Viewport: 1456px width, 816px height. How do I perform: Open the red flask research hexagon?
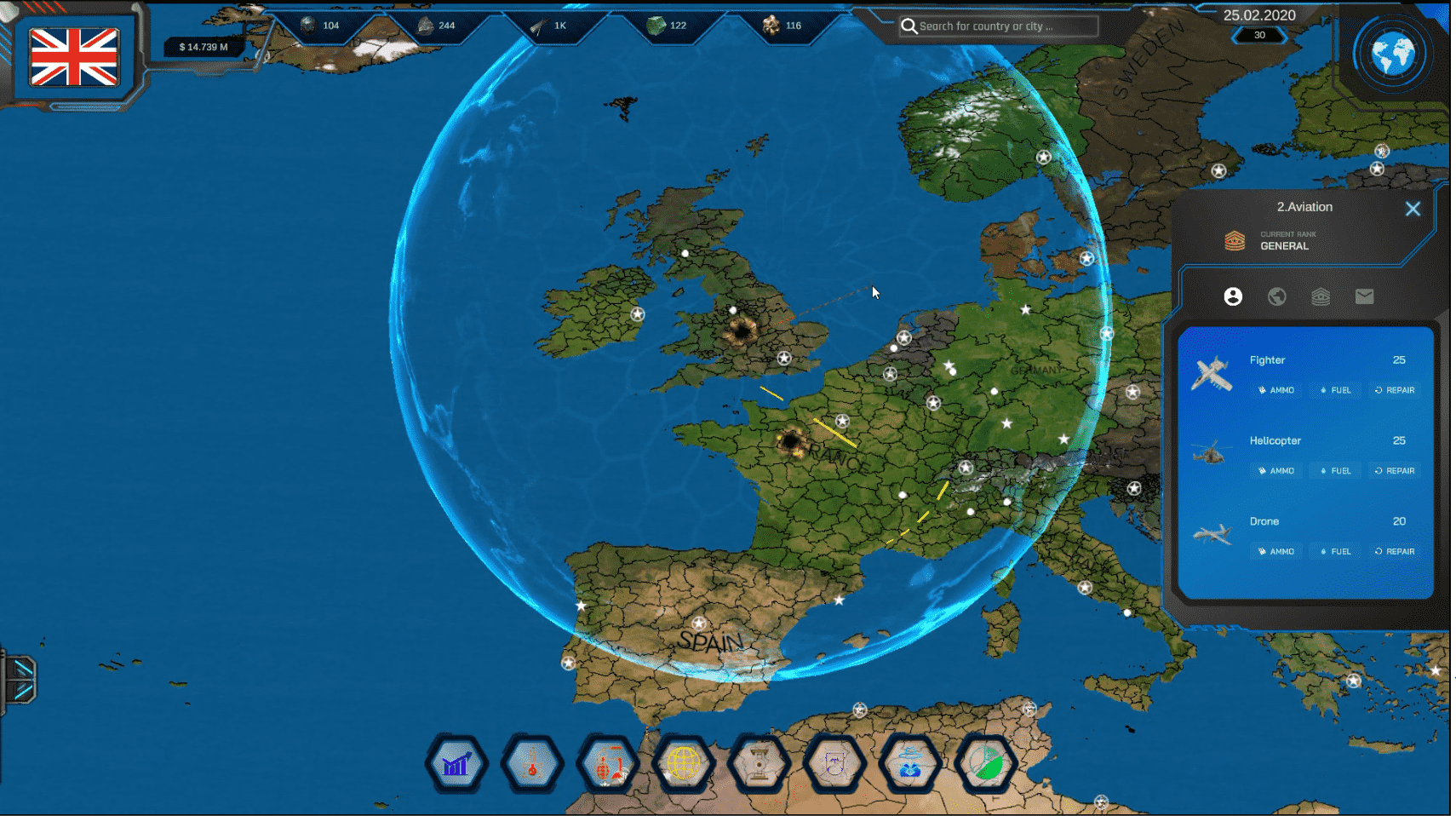tap(532, 764)
